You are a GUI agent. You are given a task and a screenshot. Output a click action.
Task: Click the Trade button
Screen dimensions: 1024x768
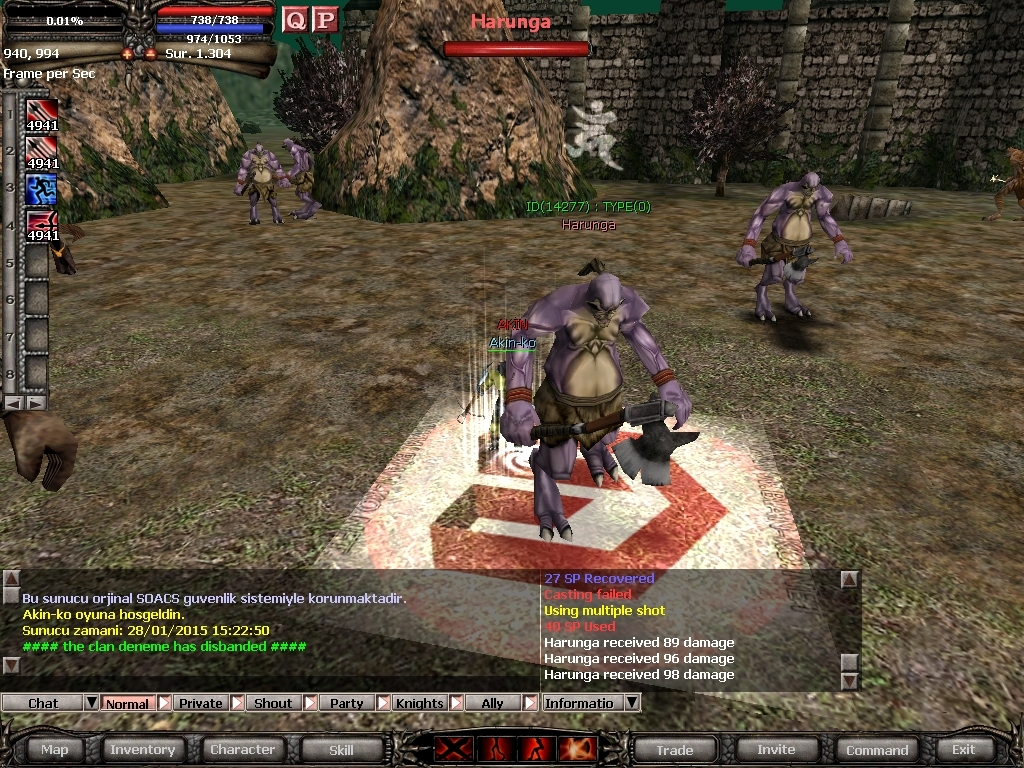click(675, 749)
